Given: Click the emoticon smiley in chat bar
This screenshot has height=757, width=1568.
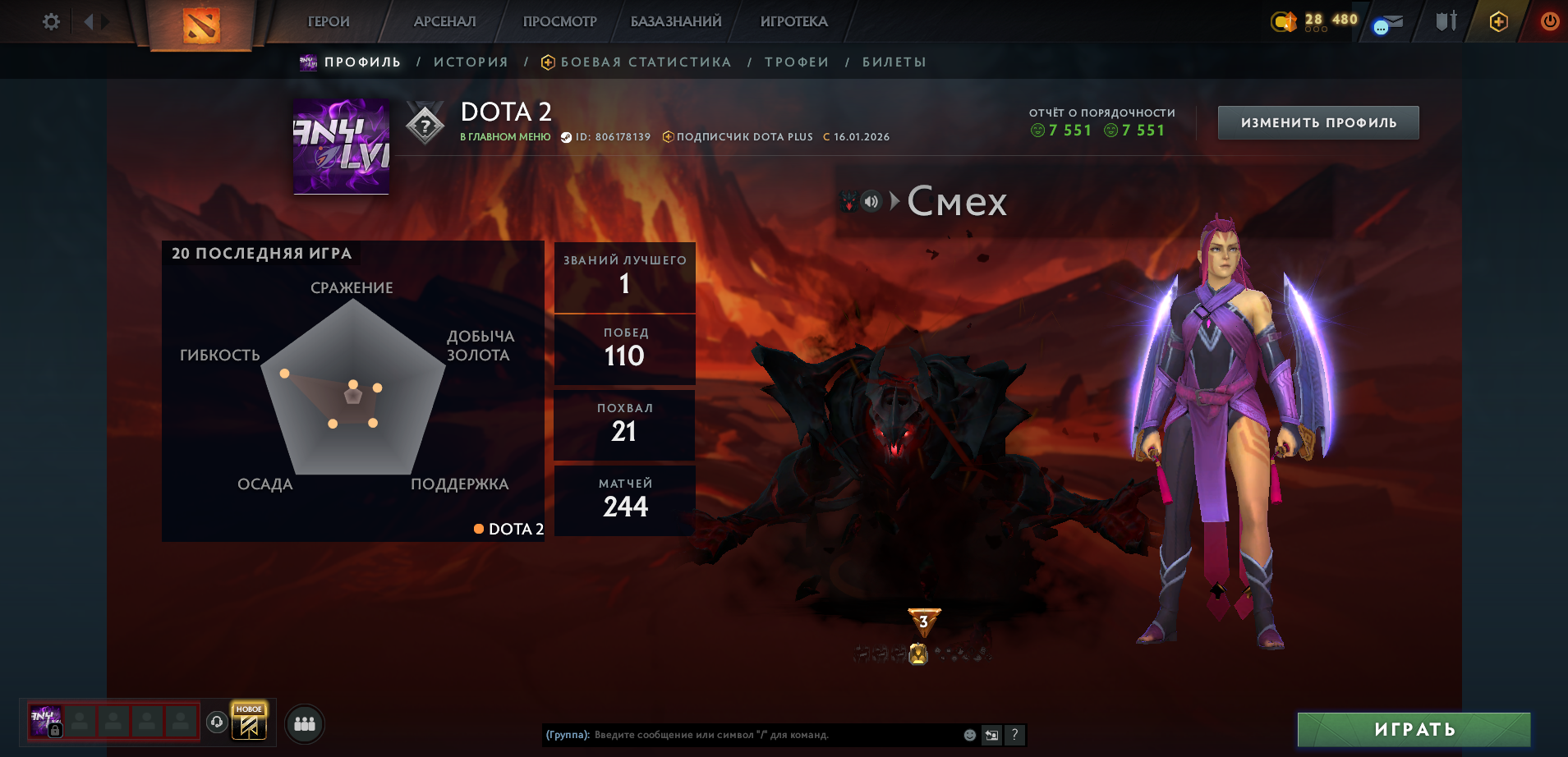Looking at the screenshot, I should point(970,736).
